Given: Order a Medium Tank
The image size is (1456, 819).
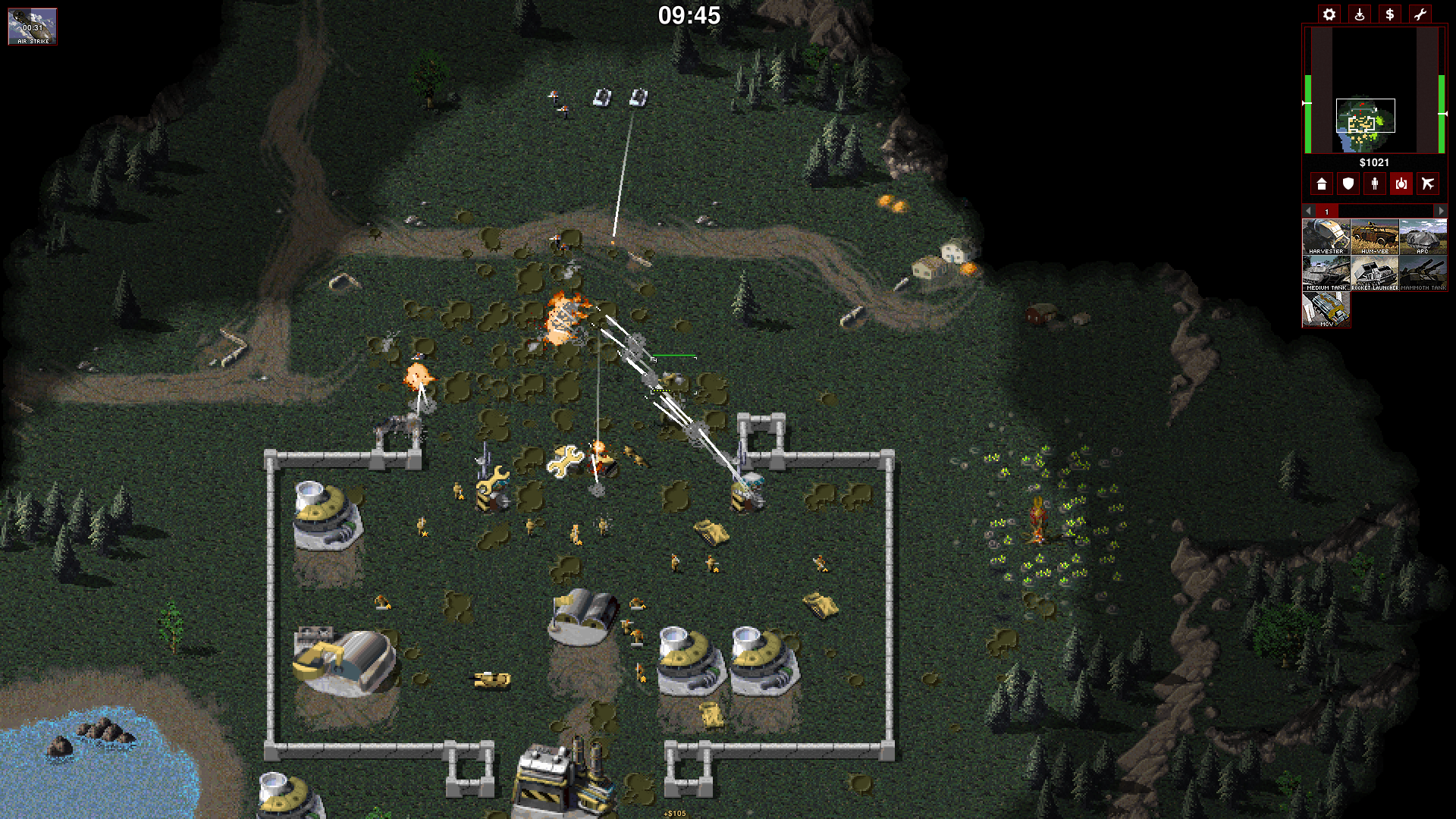Looking at the screenshot, I should click(x=1326, y=273).
